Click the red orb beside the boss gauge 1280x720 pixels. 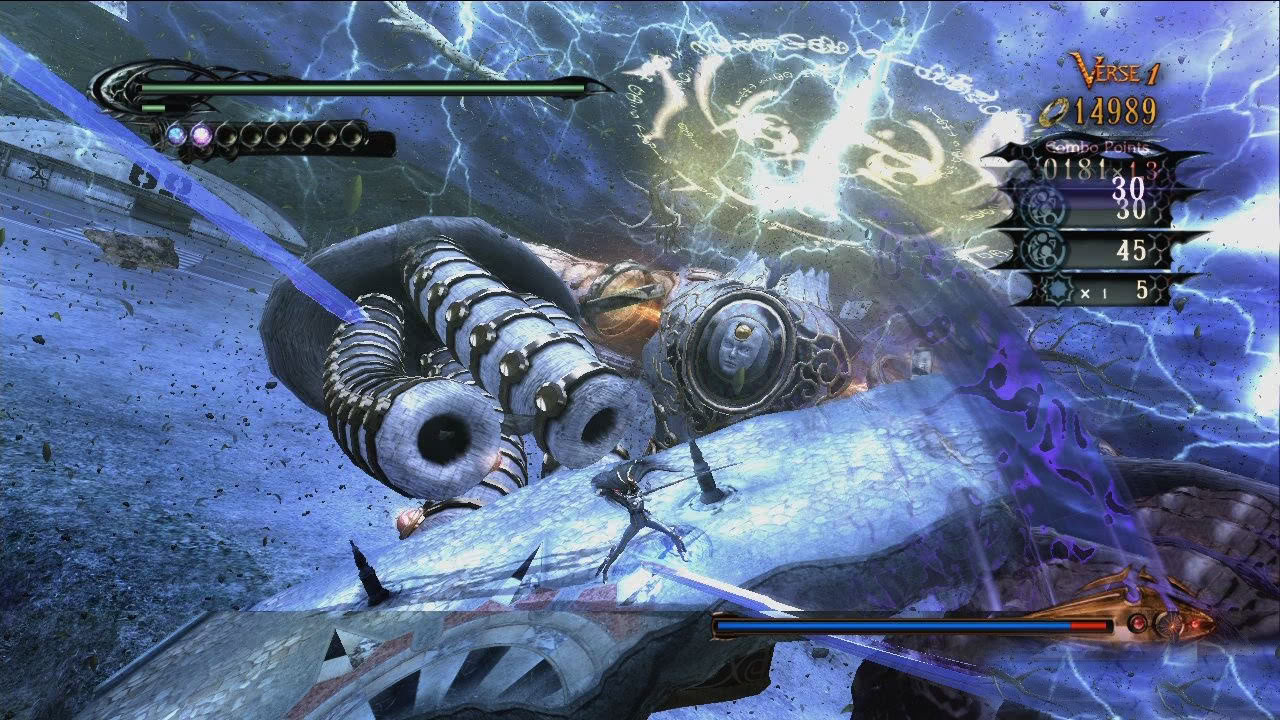[x=1137, y=623]
